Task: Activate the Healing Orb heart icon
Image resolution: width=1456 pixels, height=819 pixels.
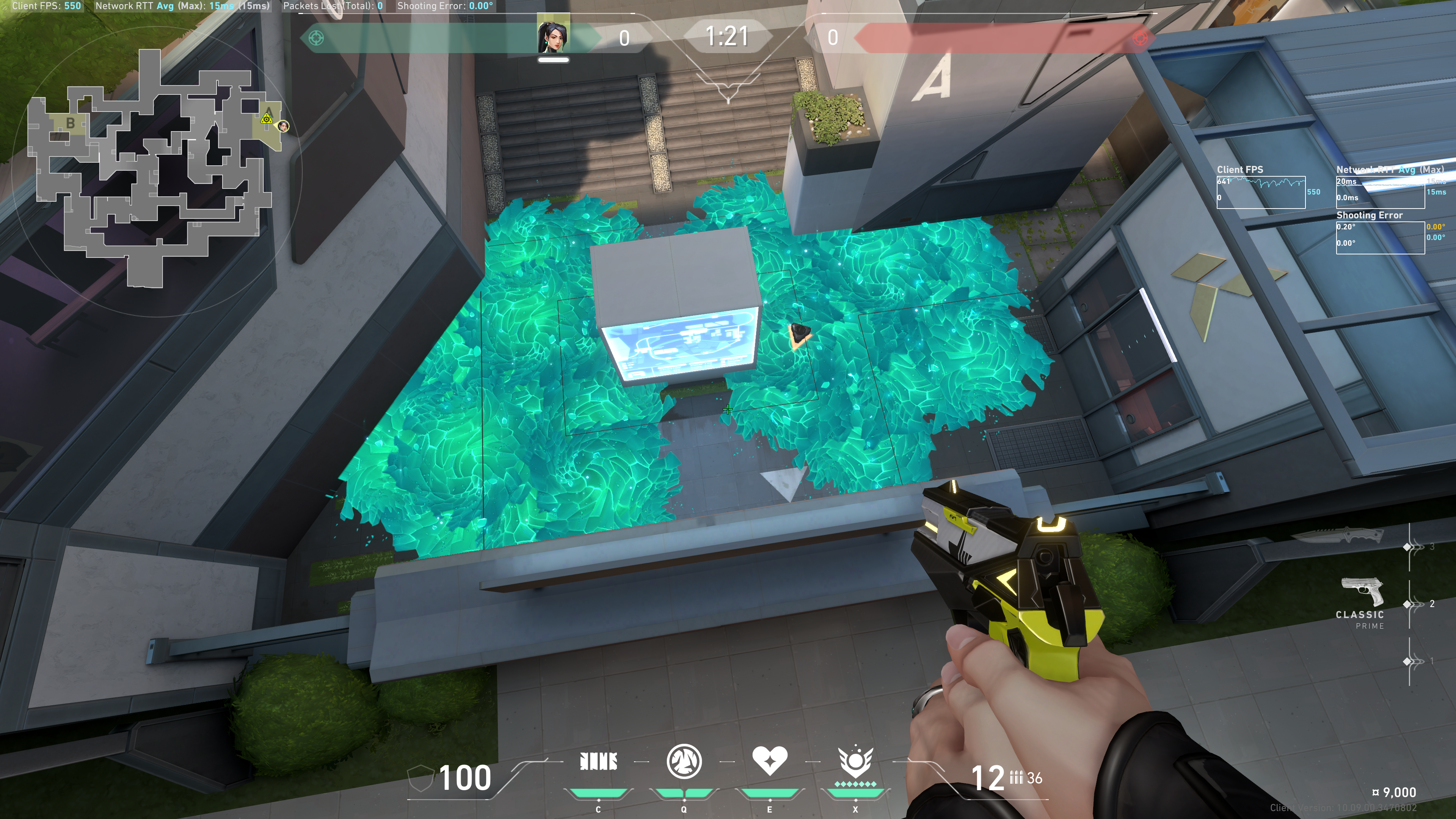Action: tap(769, 760)
